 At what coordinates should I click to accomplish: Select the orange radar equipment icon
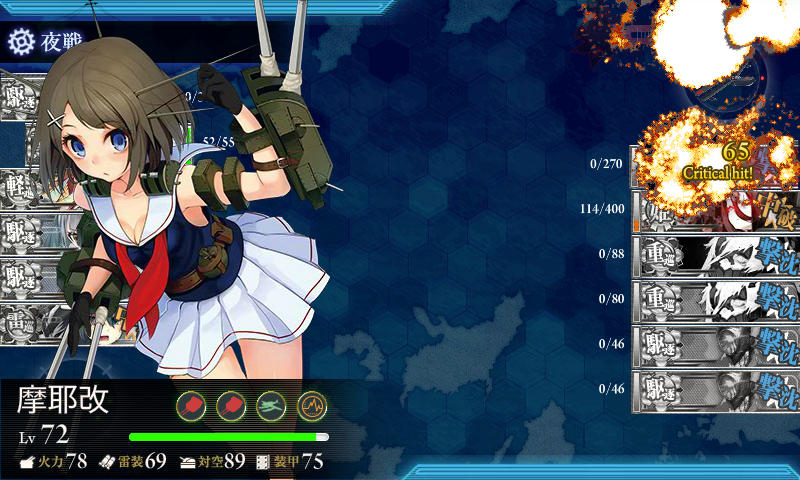[x=312, y=405]
